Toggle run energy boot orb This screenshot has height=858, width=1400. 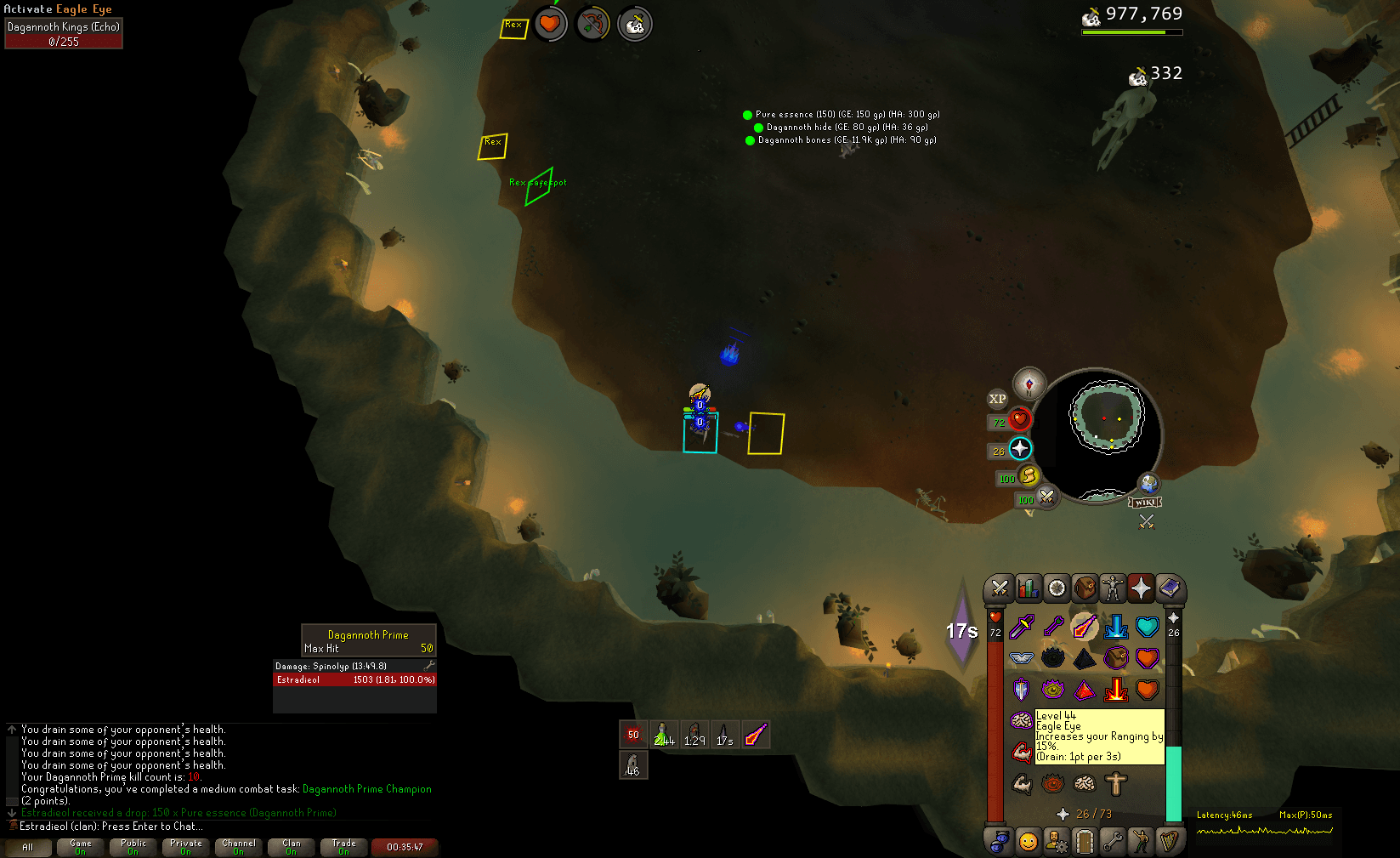pos(1029,476)
